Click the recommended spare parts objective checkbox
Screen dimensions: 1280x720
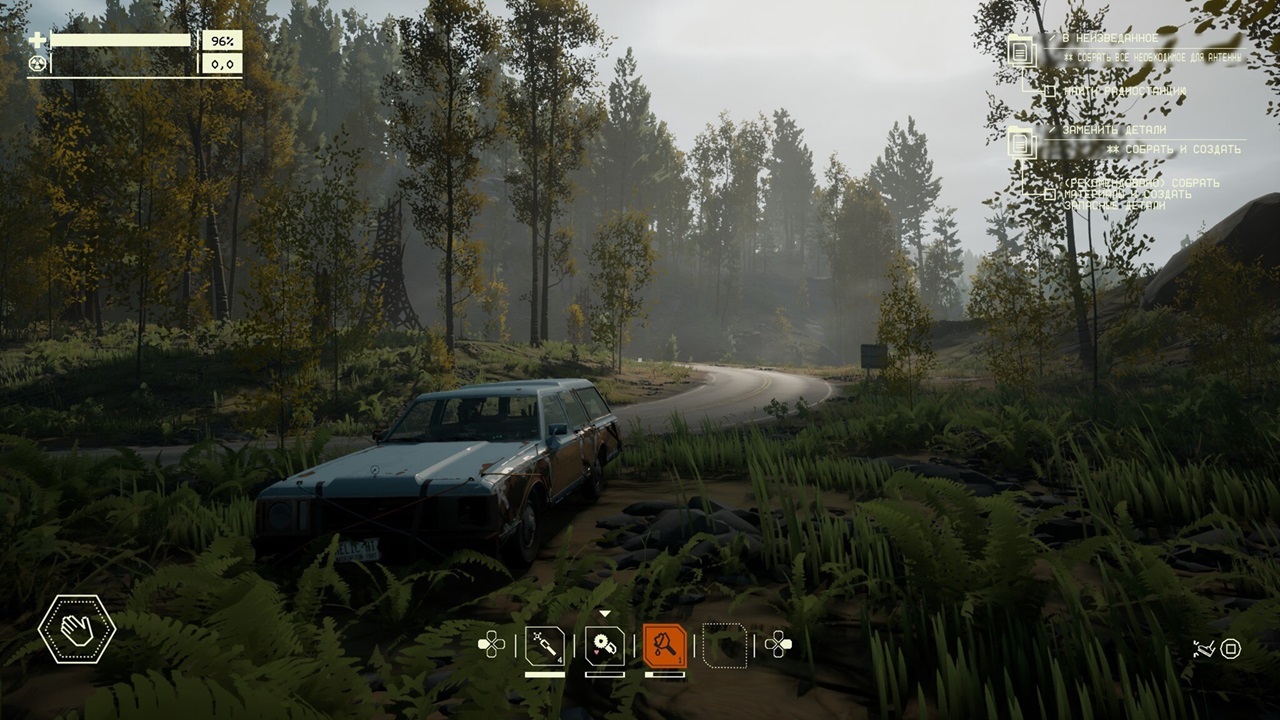(x=1049, y=194)
